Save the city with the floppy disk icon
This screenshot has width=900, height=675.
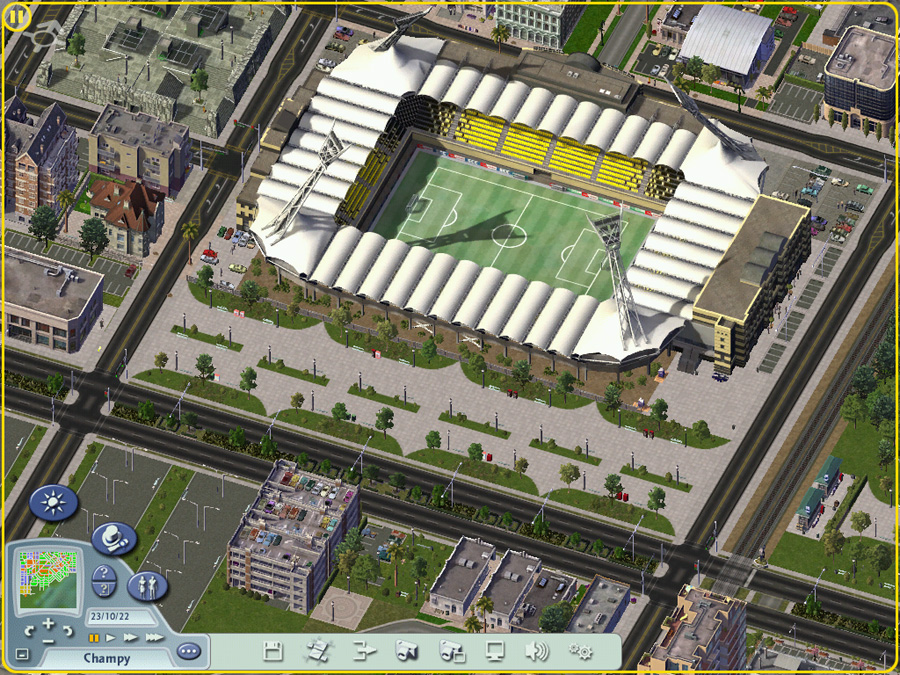click(272, 652)
